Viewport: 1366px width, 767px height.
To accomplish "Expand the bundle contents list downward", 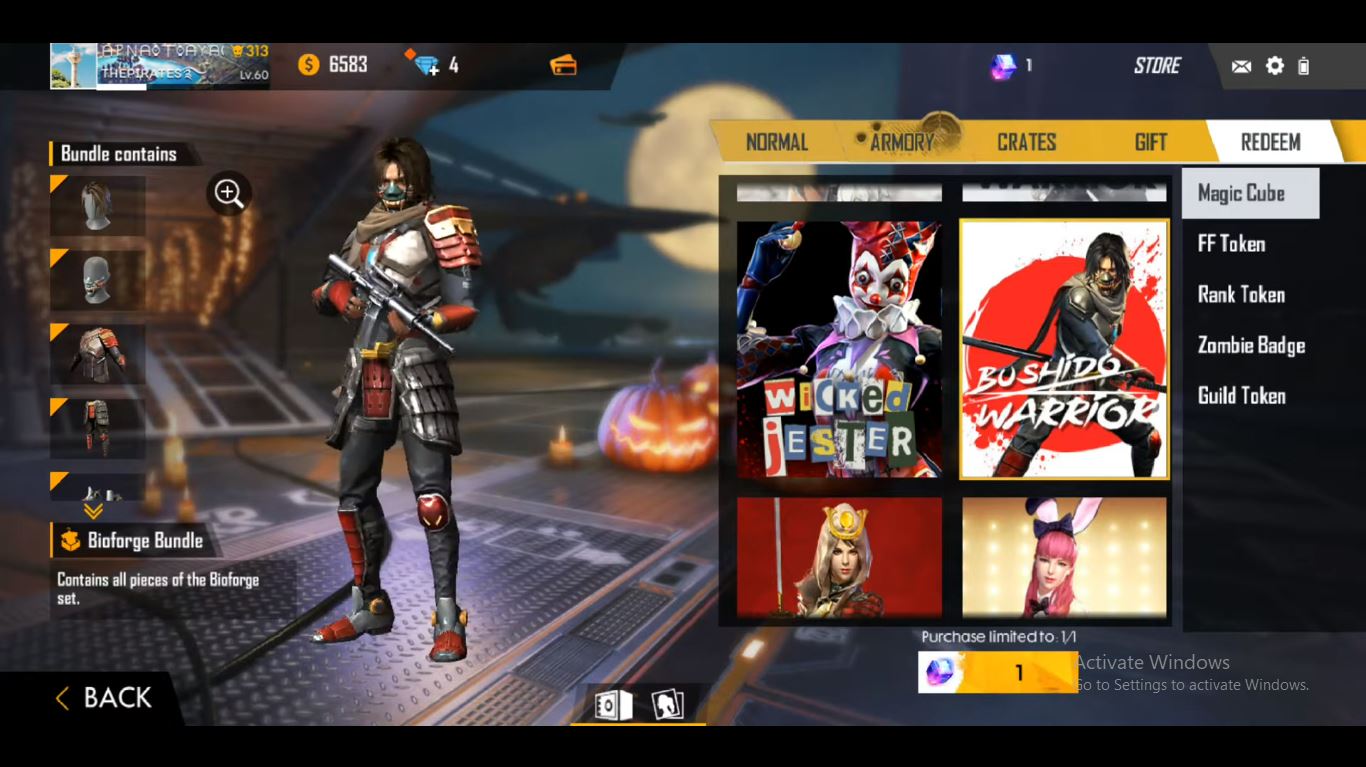I will tap(93, 511).
